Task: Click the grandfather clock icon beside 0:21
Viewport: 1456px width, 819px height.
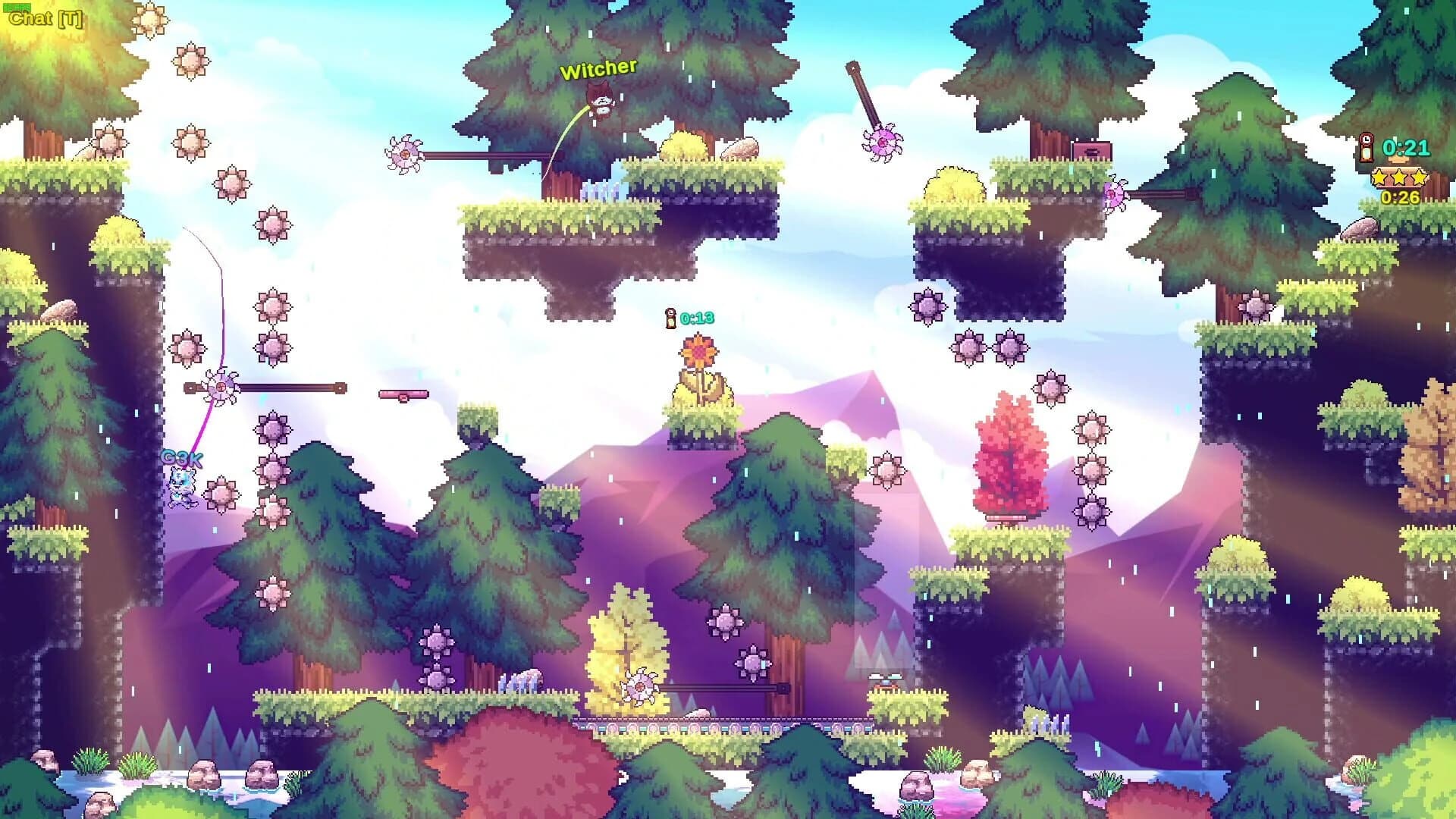Action: [x=1365, y=149]
